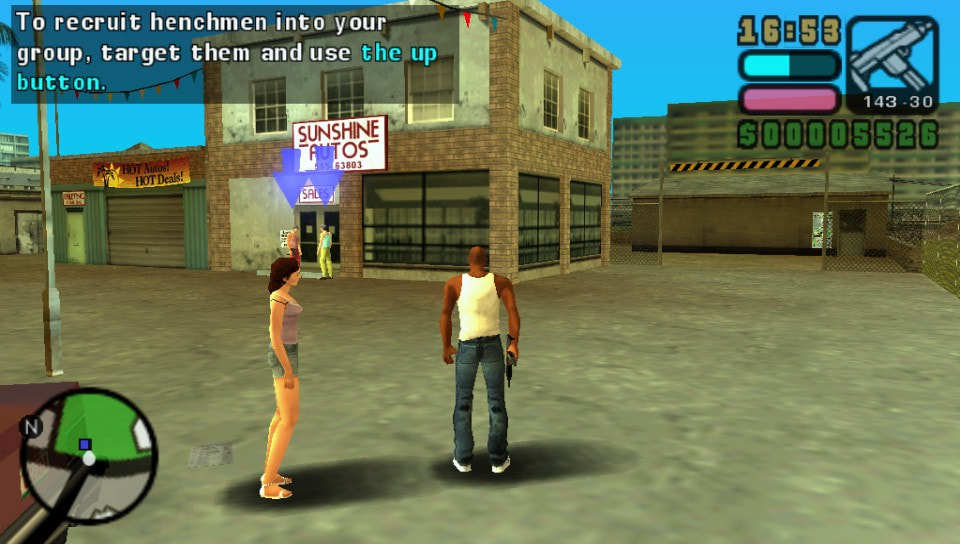Select the blue square marker on the radar
960x544 pixels.
85,444
